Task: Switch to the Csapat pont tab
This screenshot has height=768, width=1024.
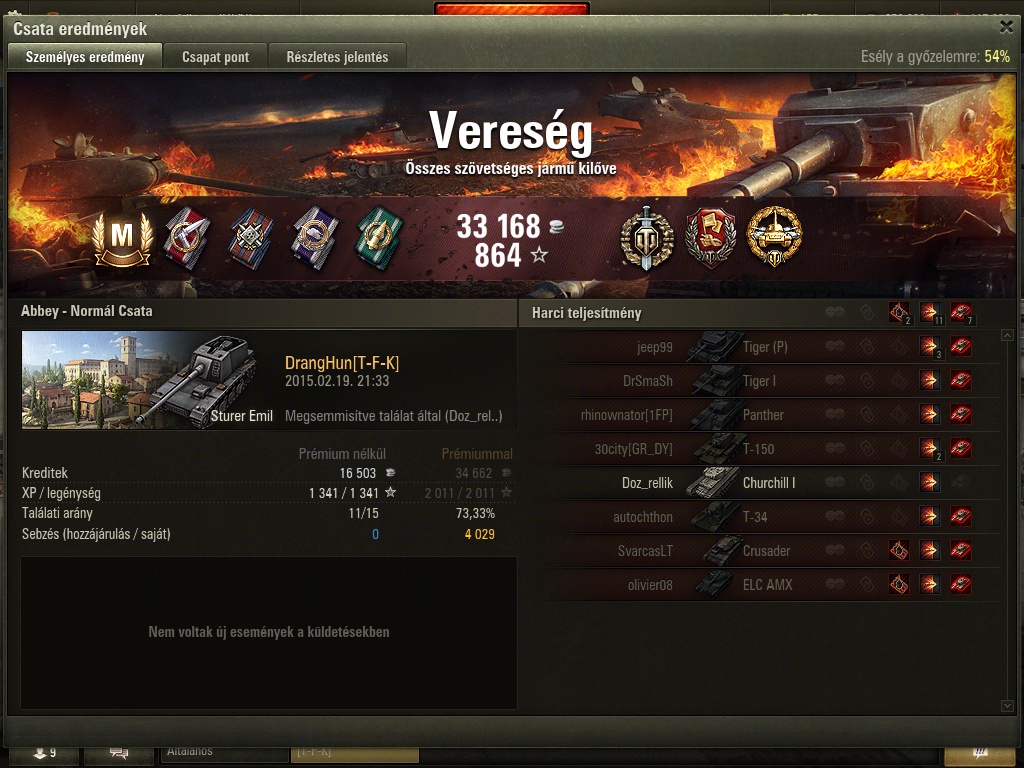Action: coord(215,57)
